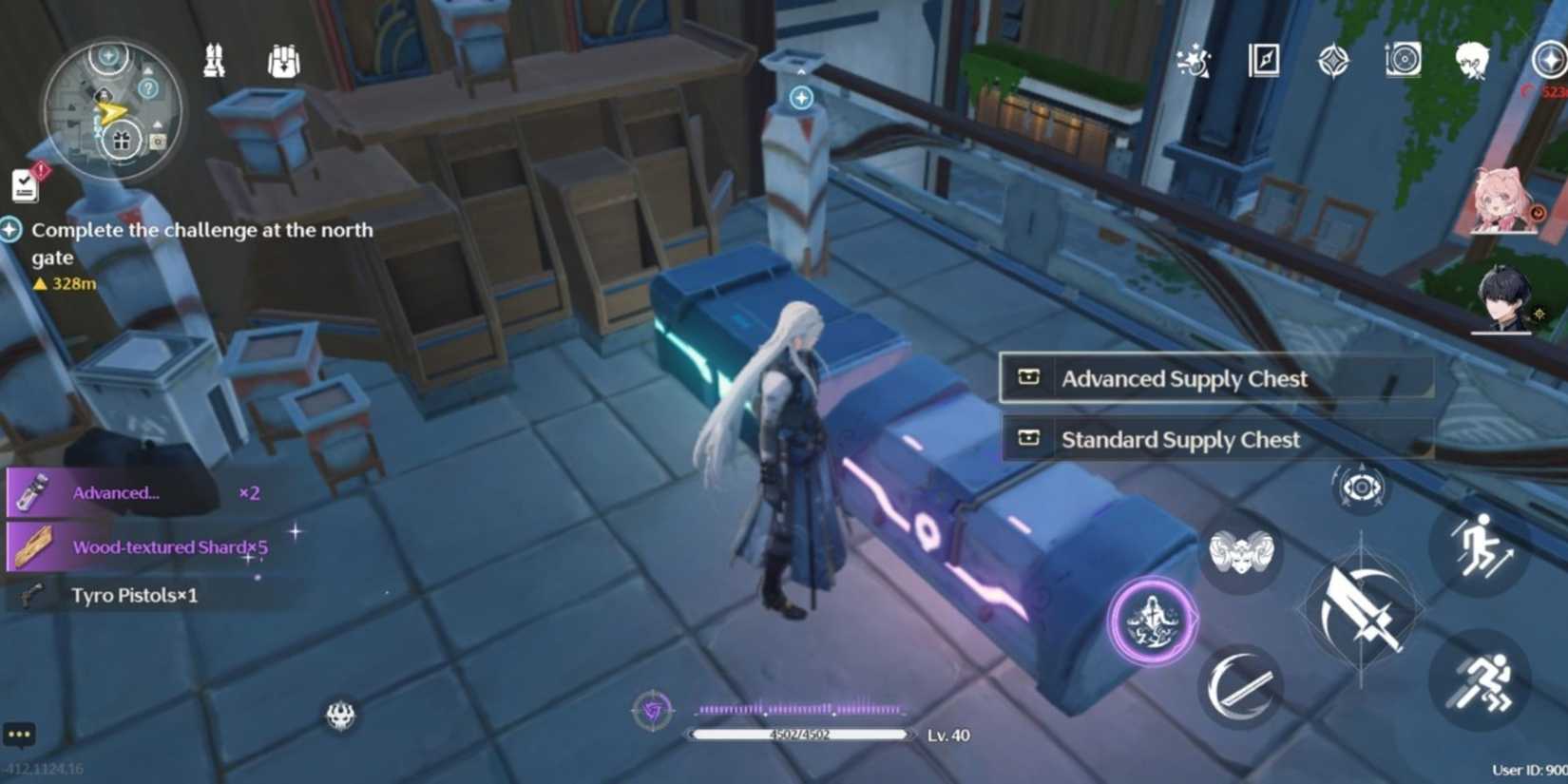Viewport: 1568px width, 784px height.
Task: Trigger the glowing purple Resonance Liberation icon
Action: pyautogui.click(x=1153, y=619)
